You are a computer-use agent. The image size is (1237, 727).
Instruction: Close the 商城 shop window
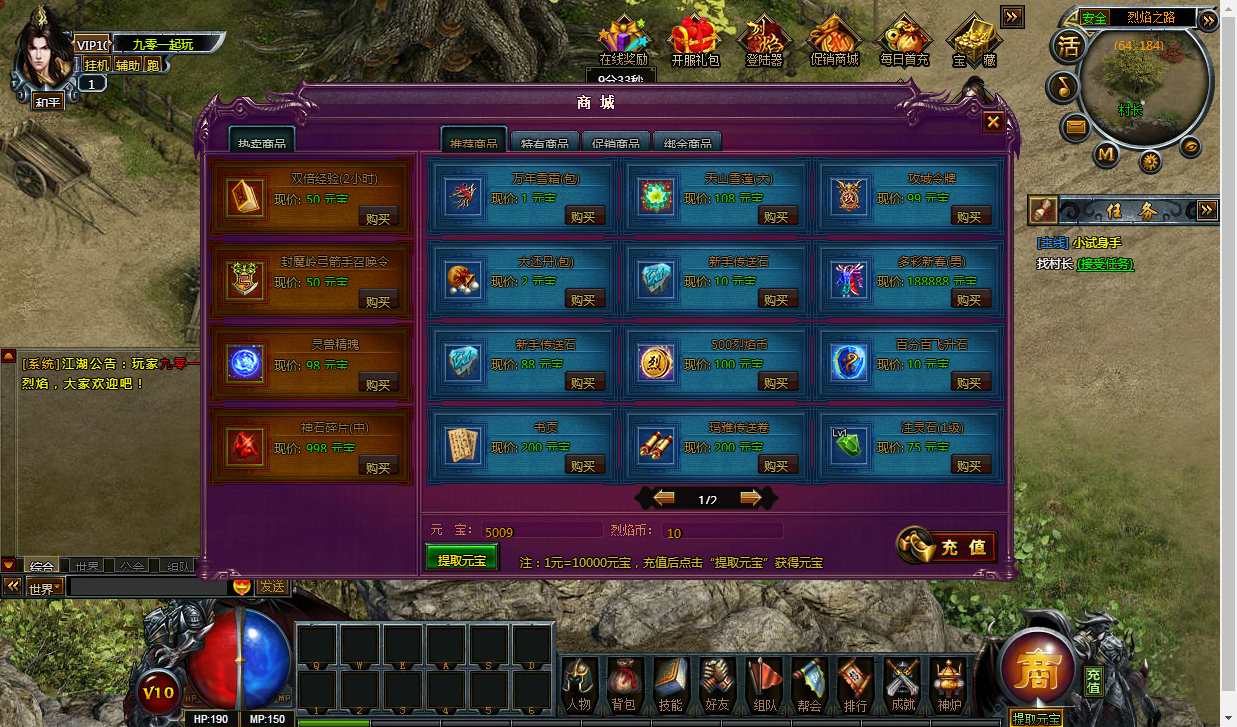[x=993, y=122]
